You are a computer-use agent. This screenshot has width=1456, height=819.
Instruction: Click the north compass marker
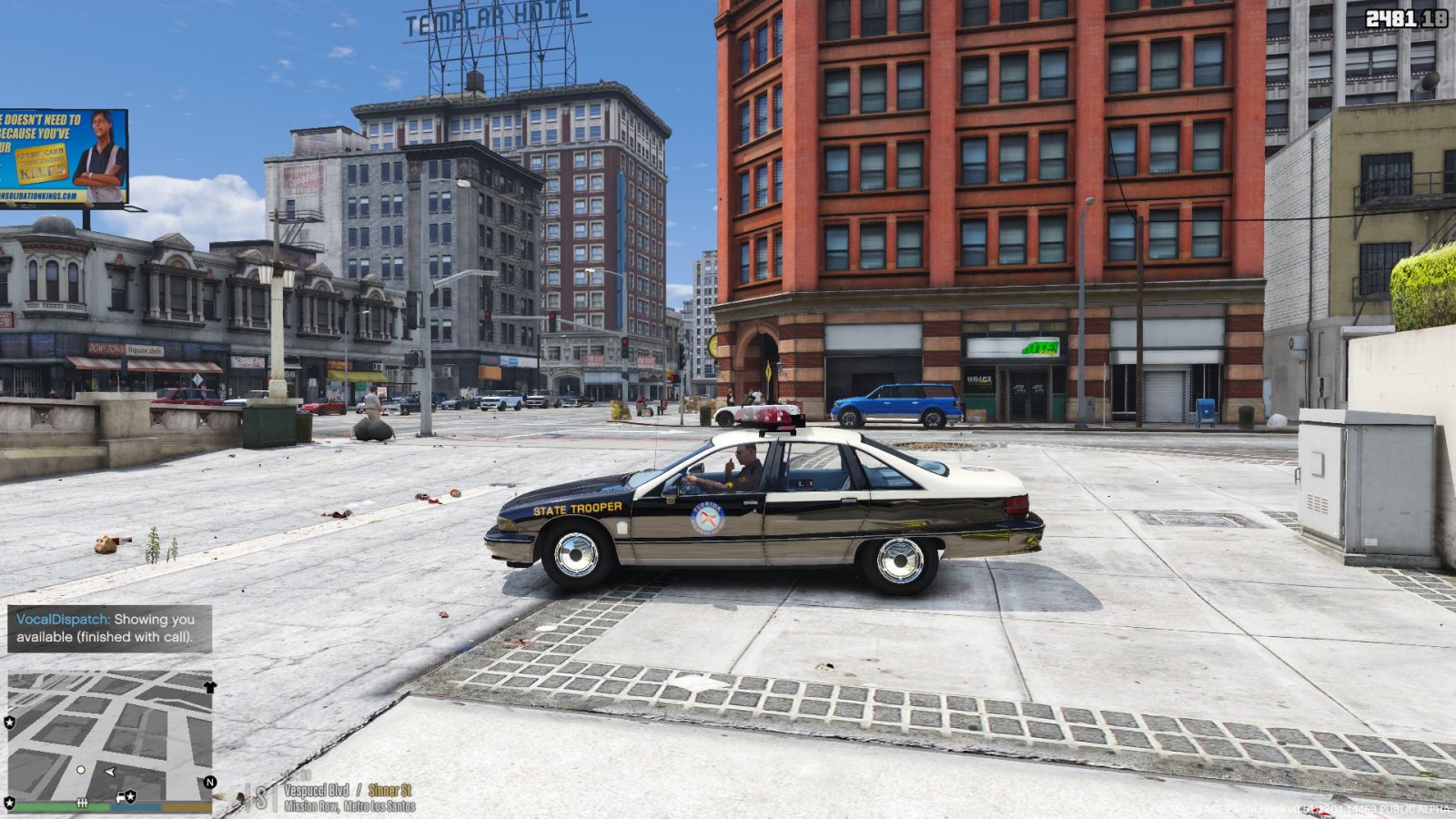tap(210, 783)
